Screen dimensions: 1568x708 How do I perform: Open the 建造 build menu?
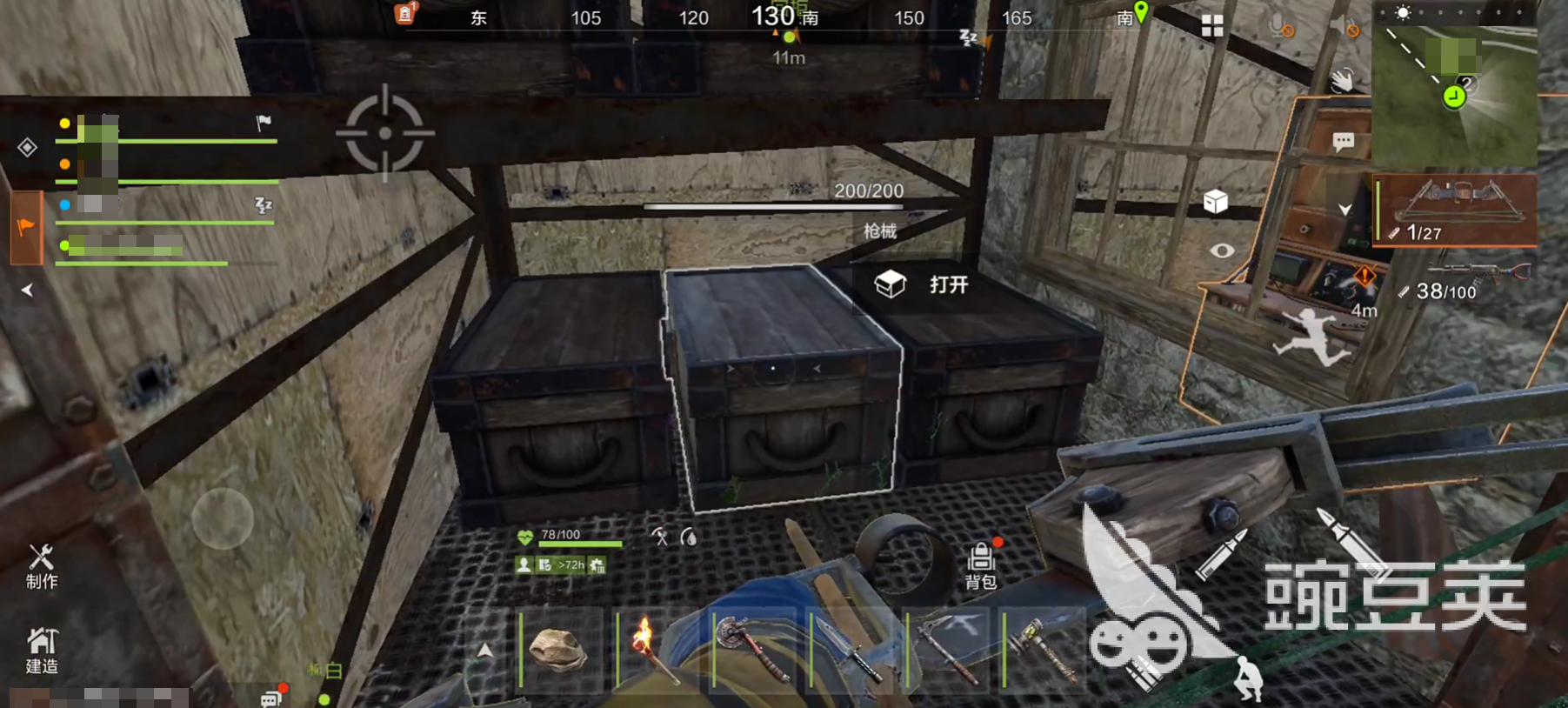(41, 651)
